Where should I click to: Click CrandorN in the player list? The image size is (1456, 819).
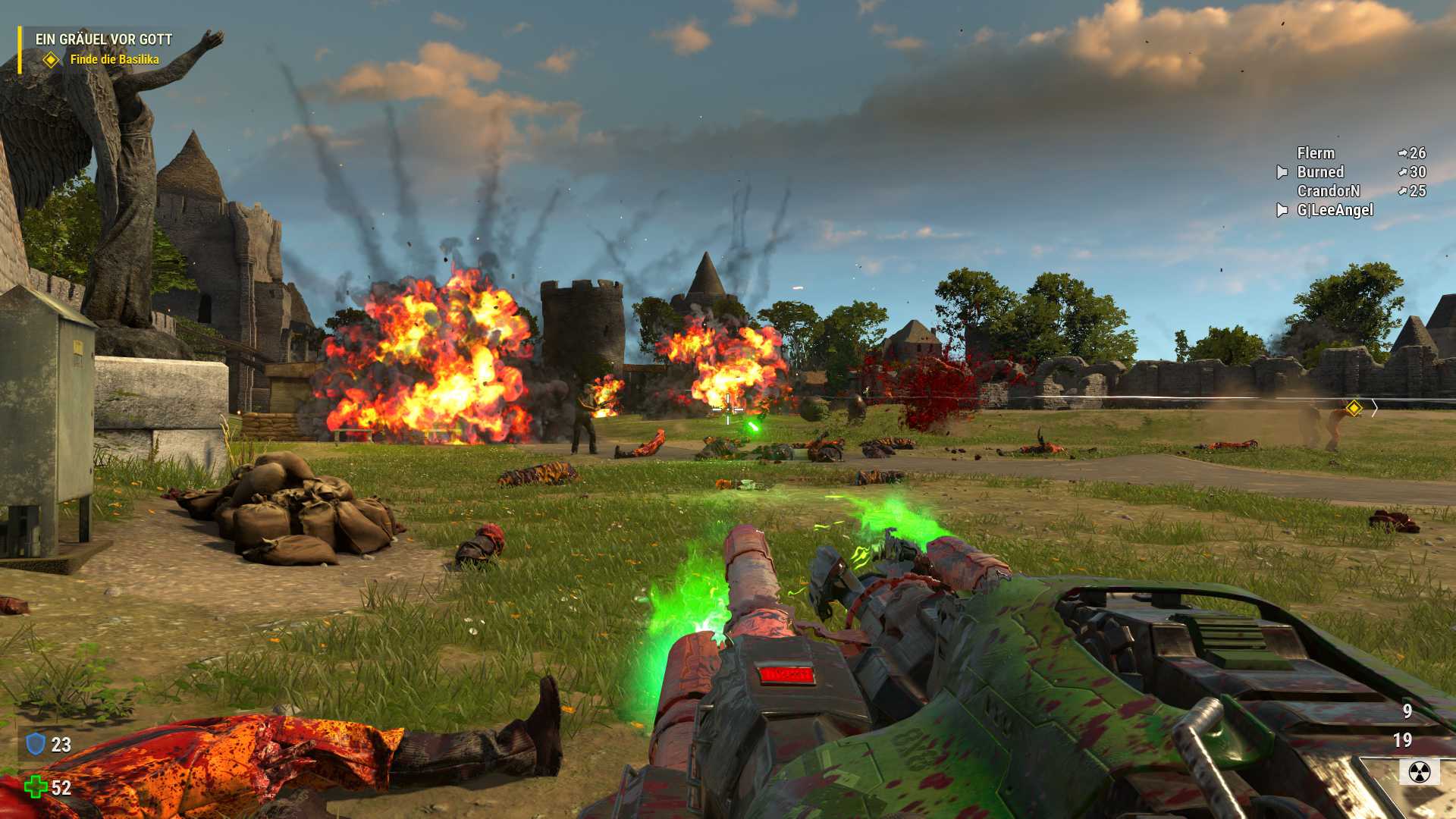coord(1328,191)
